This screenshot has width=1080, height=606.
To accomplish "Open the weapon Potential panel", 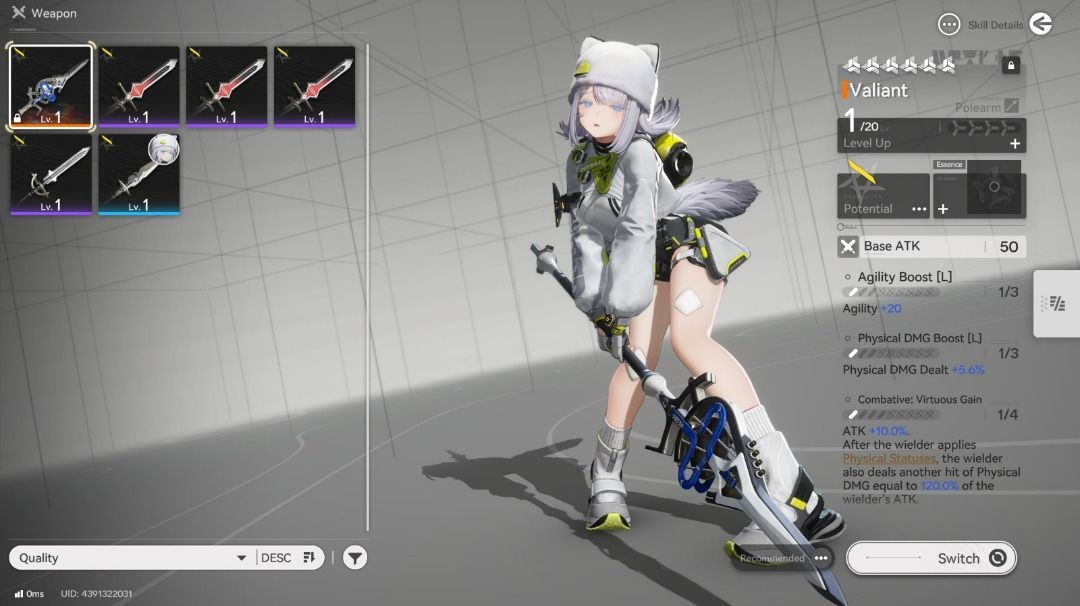I will 883,195.
